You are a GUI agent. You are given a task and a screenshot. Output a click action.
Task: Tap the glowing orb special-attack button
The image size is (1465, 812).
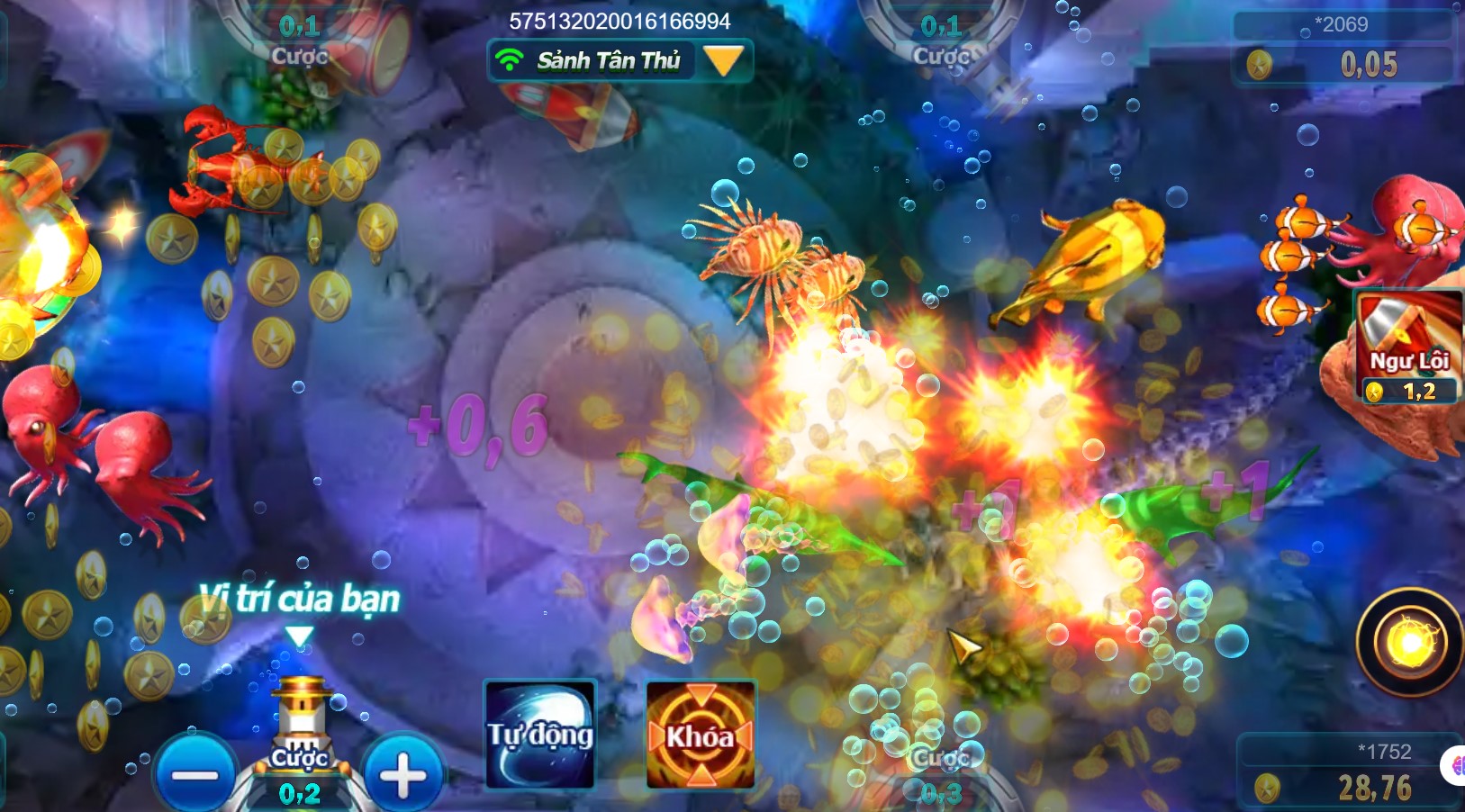click(1409, 643)
